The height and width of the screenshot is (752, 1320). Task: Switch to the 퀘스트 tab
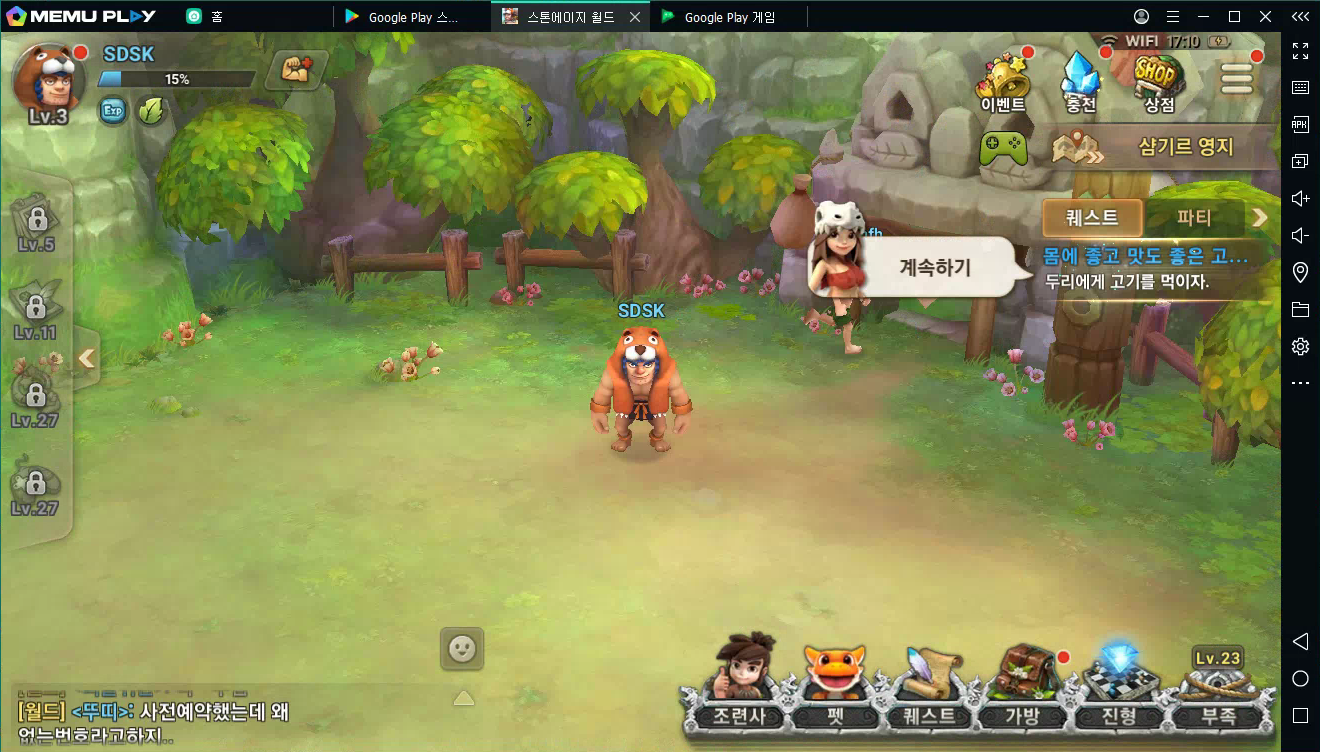click(x=1091, y=217)
